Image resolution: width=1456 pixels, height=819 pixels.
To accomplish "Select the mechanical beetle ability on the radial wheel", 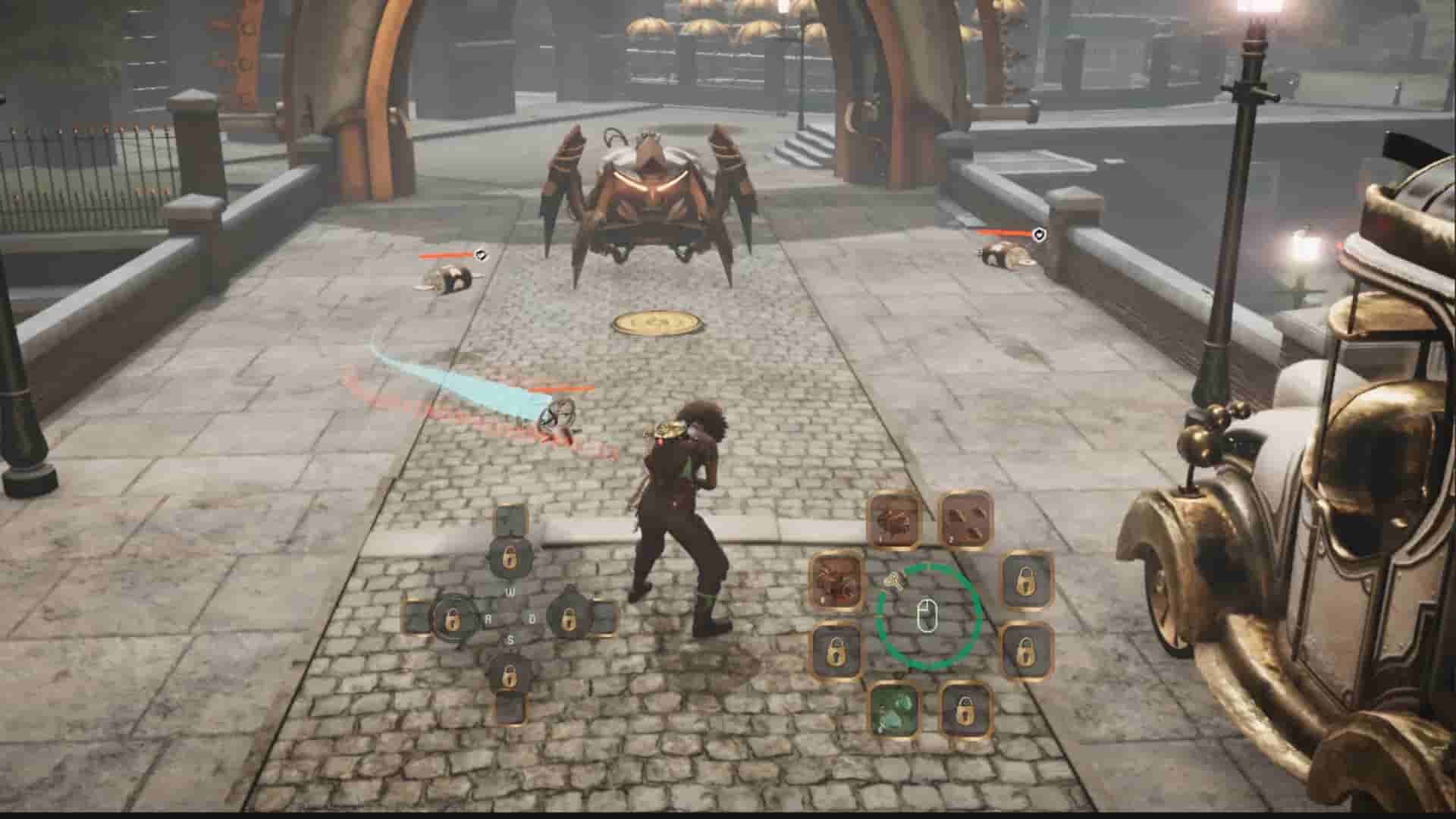I will coord(893,520).
